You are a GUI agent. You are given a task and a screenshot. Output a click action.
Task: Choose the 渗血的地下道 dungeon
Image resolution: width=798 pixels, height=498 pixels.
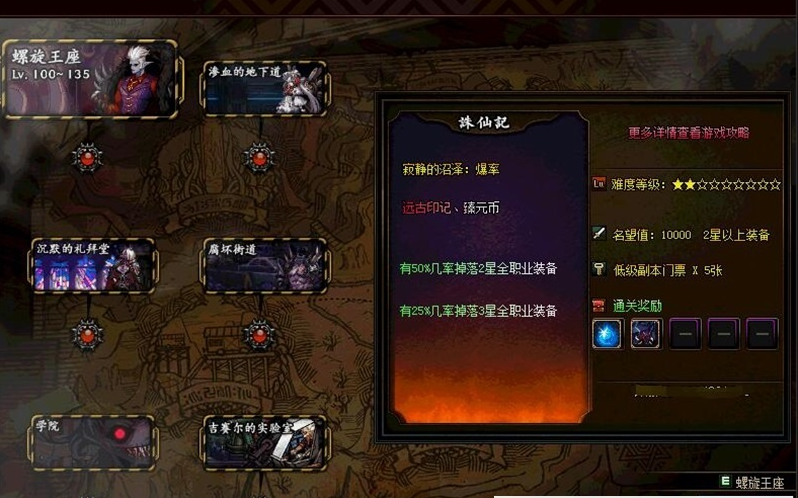pyautogui.click(x=264, y=89)
